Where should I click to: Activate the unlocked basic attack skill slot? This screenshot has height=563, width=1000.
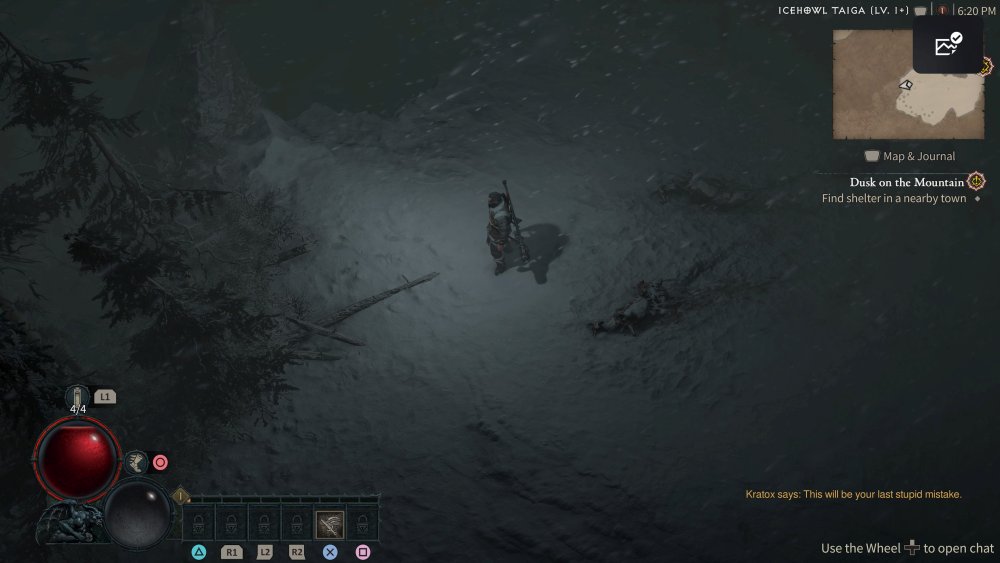330,524
